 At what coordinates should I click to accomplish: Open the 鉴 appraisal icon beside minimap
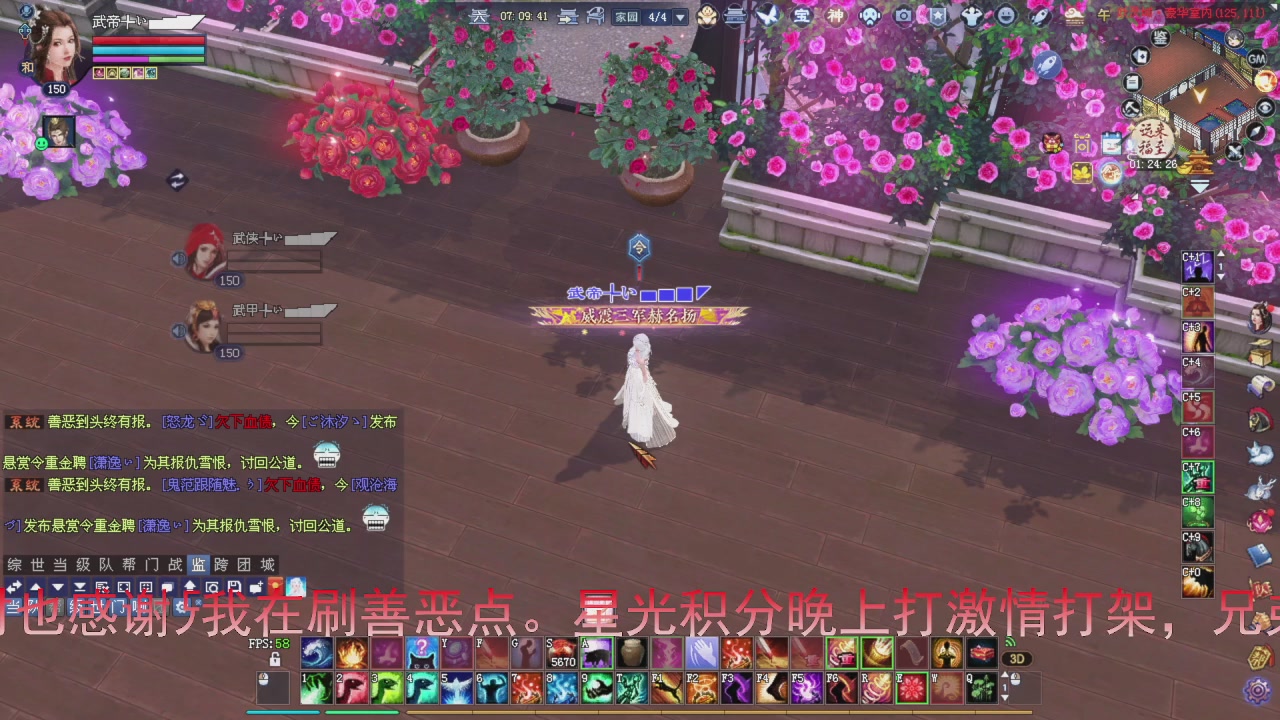(x=1161, y=39)
